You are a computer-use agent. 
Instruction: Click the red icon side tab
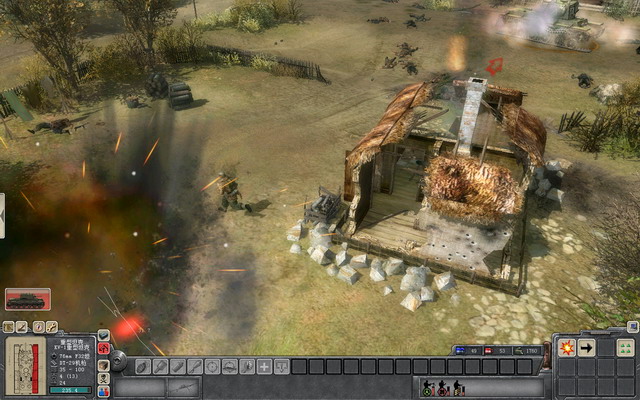[x=104, y=348]
